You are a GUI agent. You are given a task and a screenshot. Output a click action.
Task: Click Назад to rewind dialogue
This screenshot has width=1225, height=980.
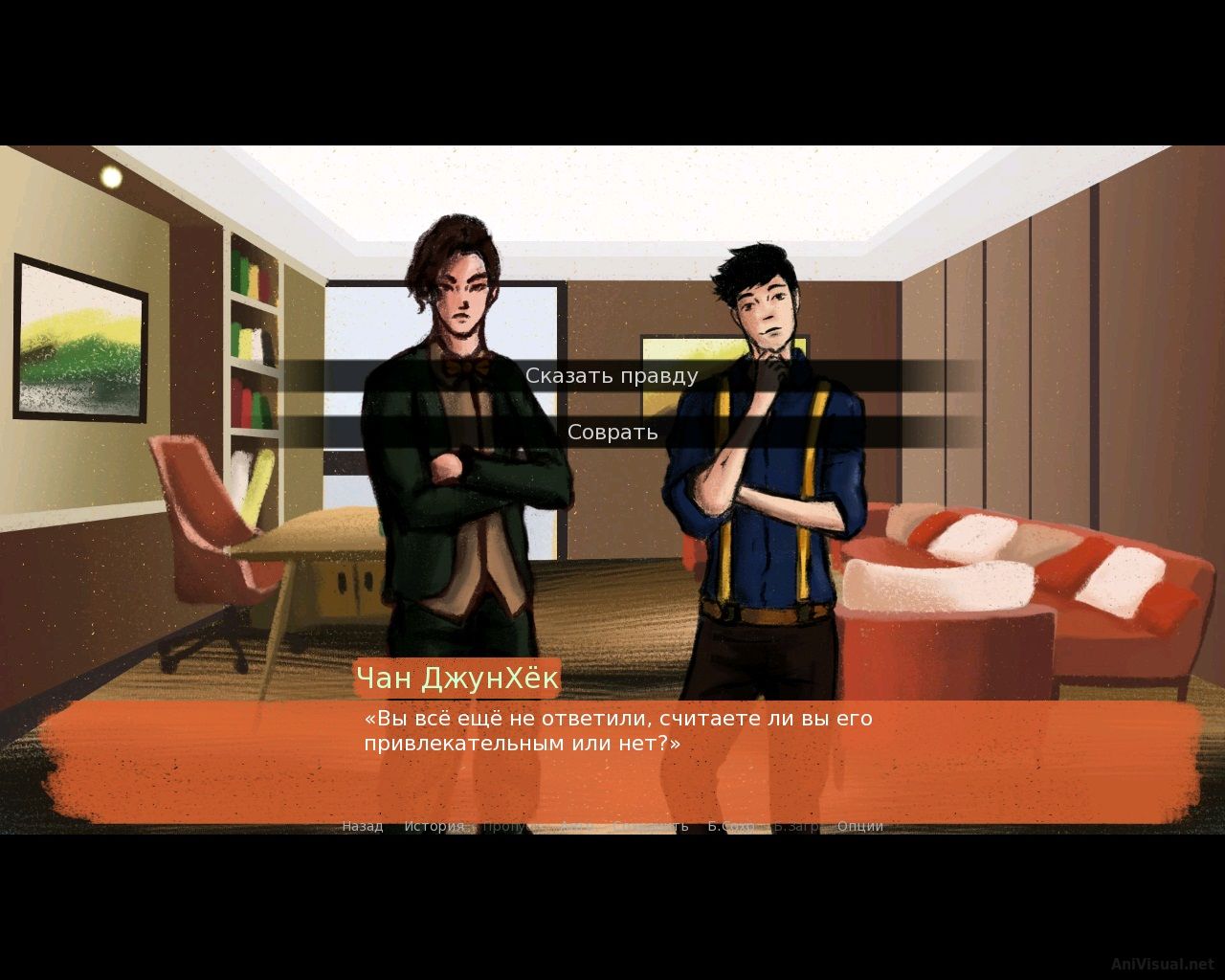click(362, 825)
